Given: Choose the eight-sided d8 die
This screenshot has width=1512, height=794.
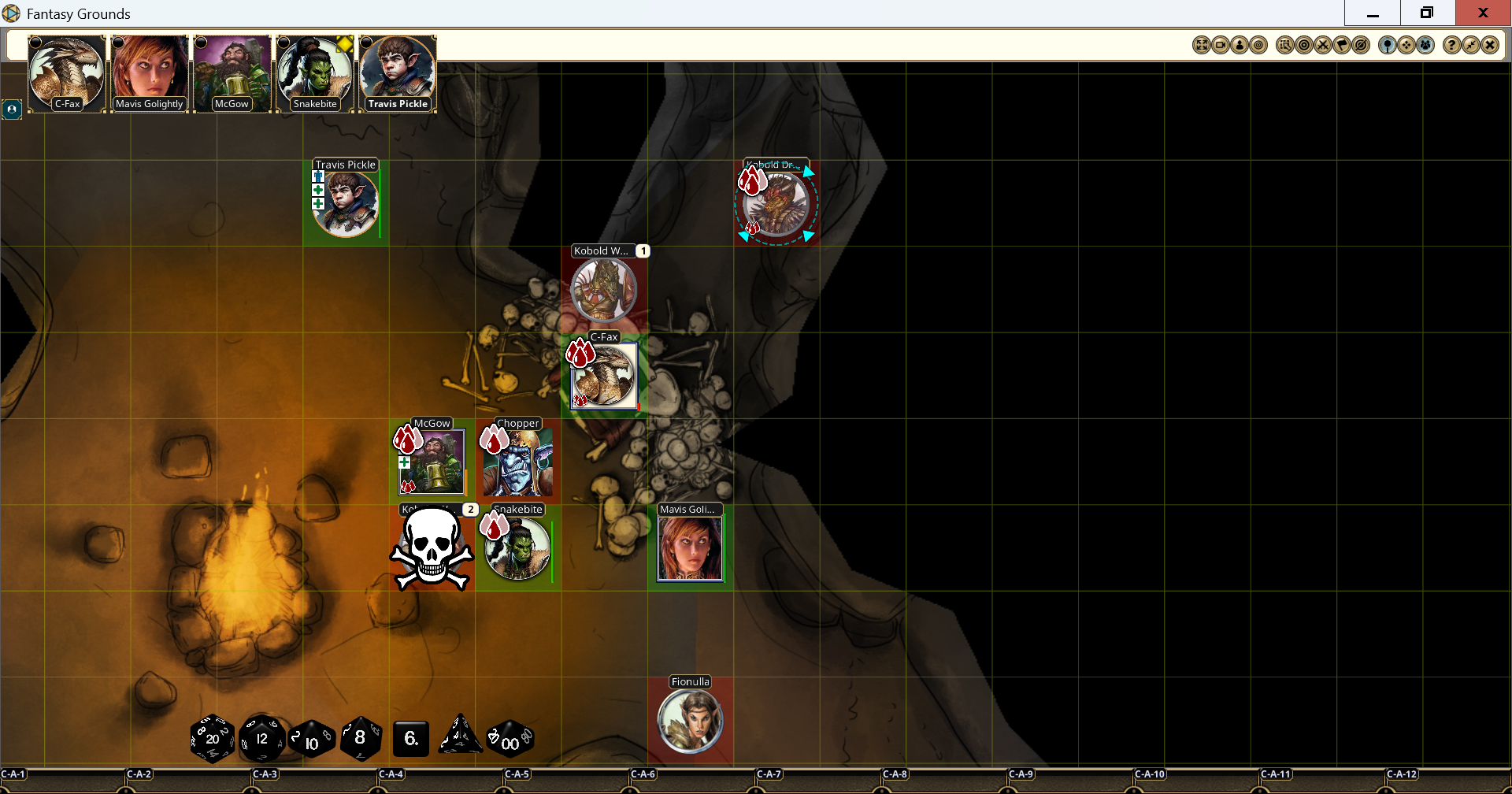Looking at the screenshot, I should (x=361, y=738).
